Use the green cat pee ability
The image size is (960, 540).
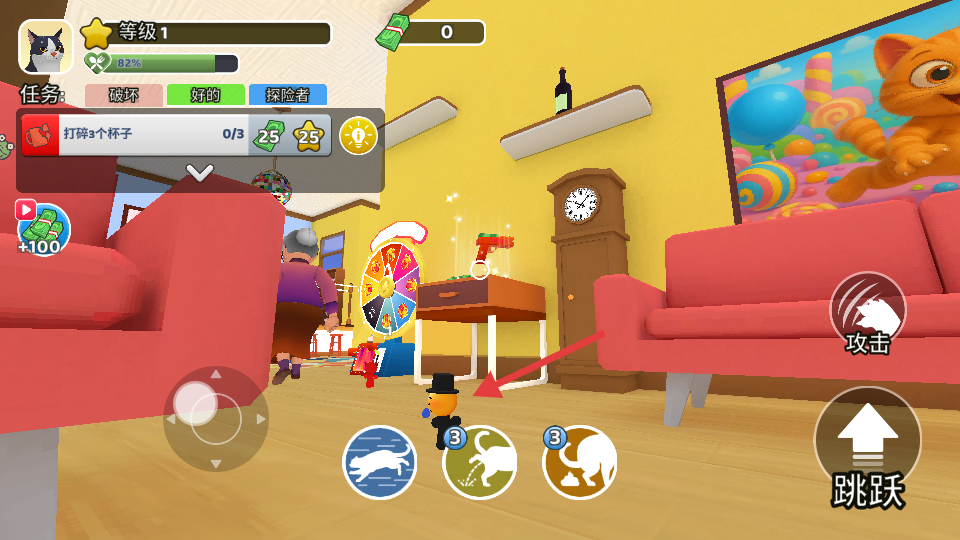point(481,462)
